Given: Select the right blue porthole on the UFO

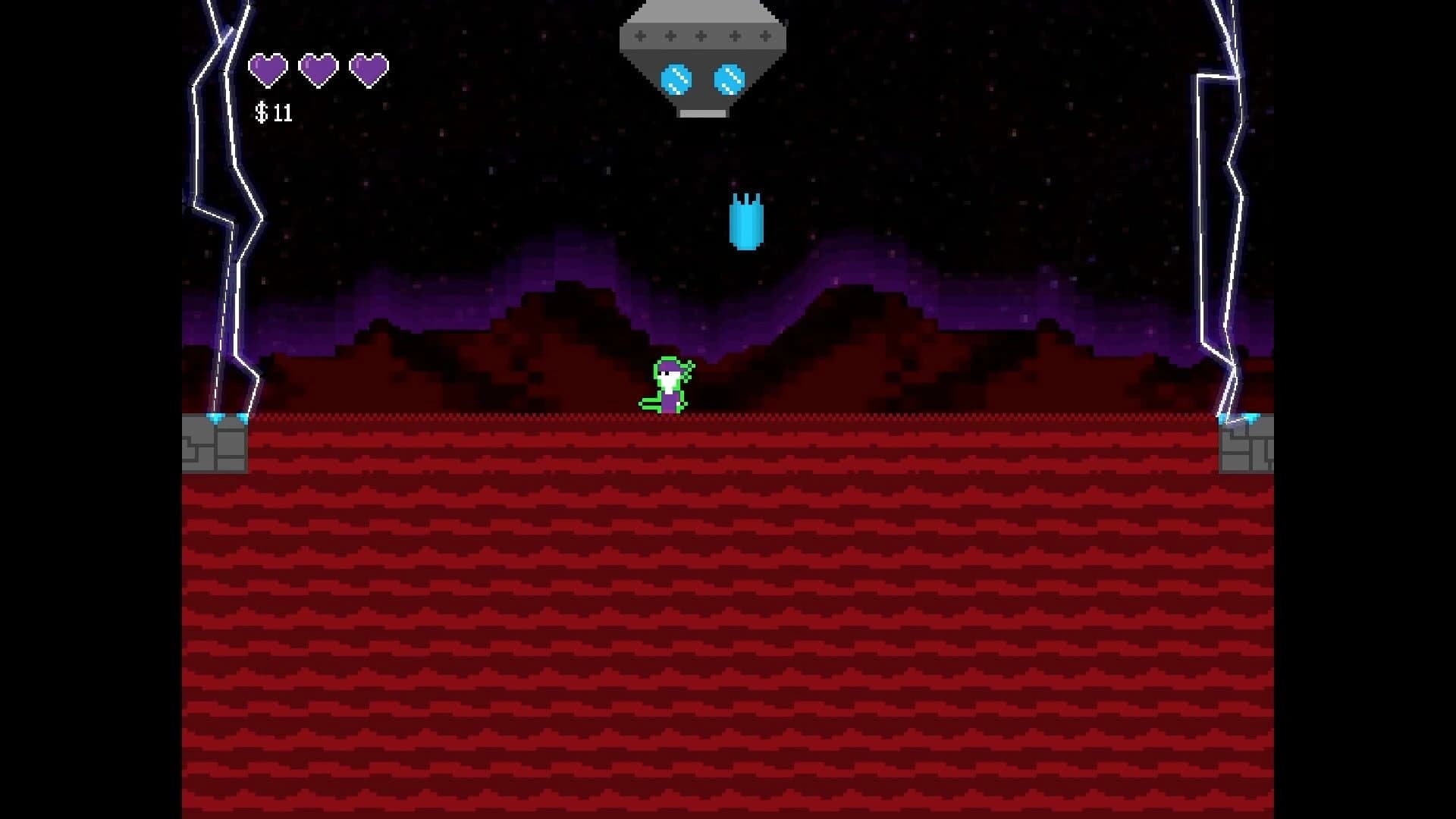Looking at the screenshot, I should pos(729,77).
